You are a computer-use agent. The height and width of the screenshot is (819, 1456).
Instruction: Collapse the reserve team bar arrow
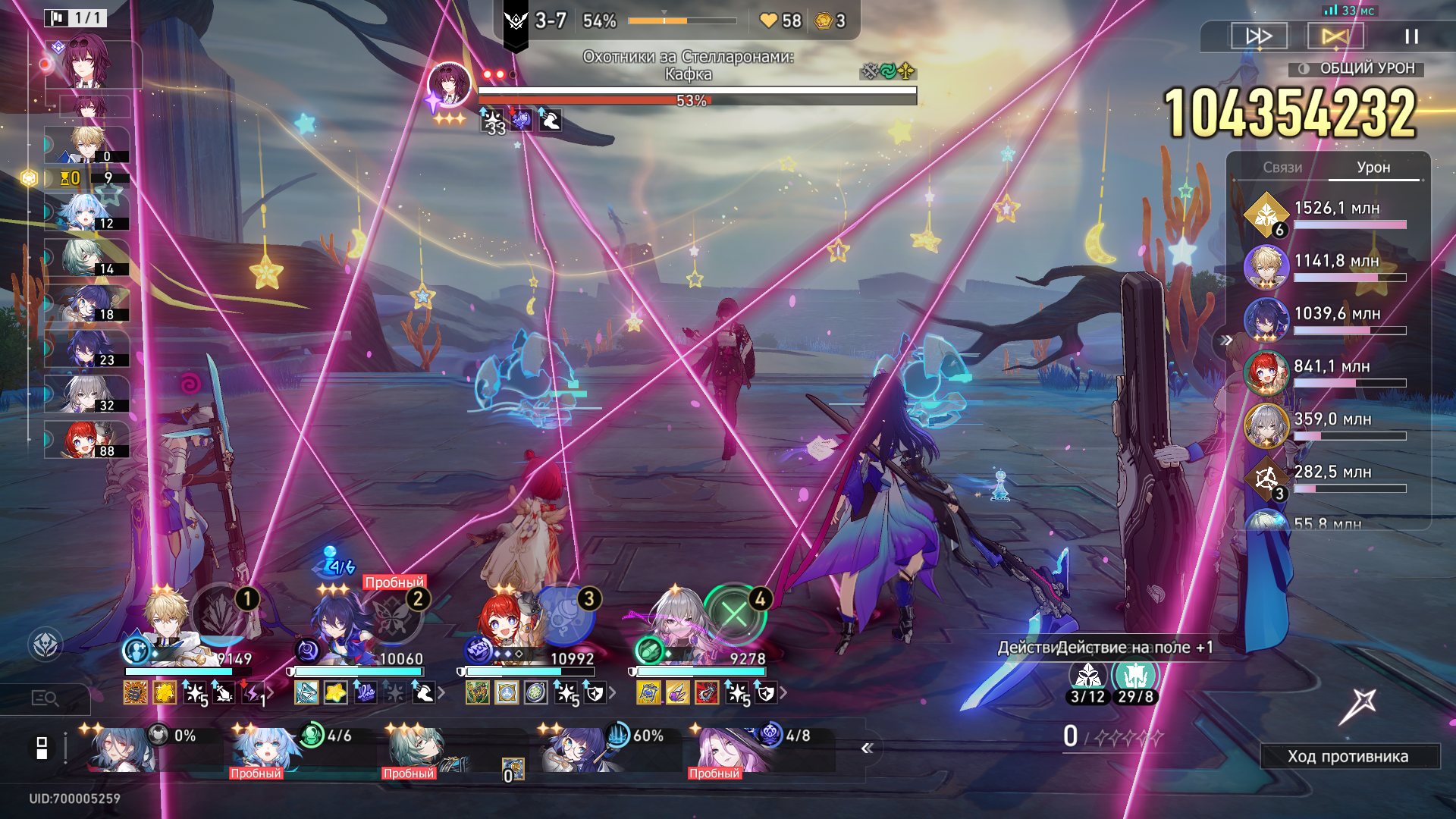868,748
